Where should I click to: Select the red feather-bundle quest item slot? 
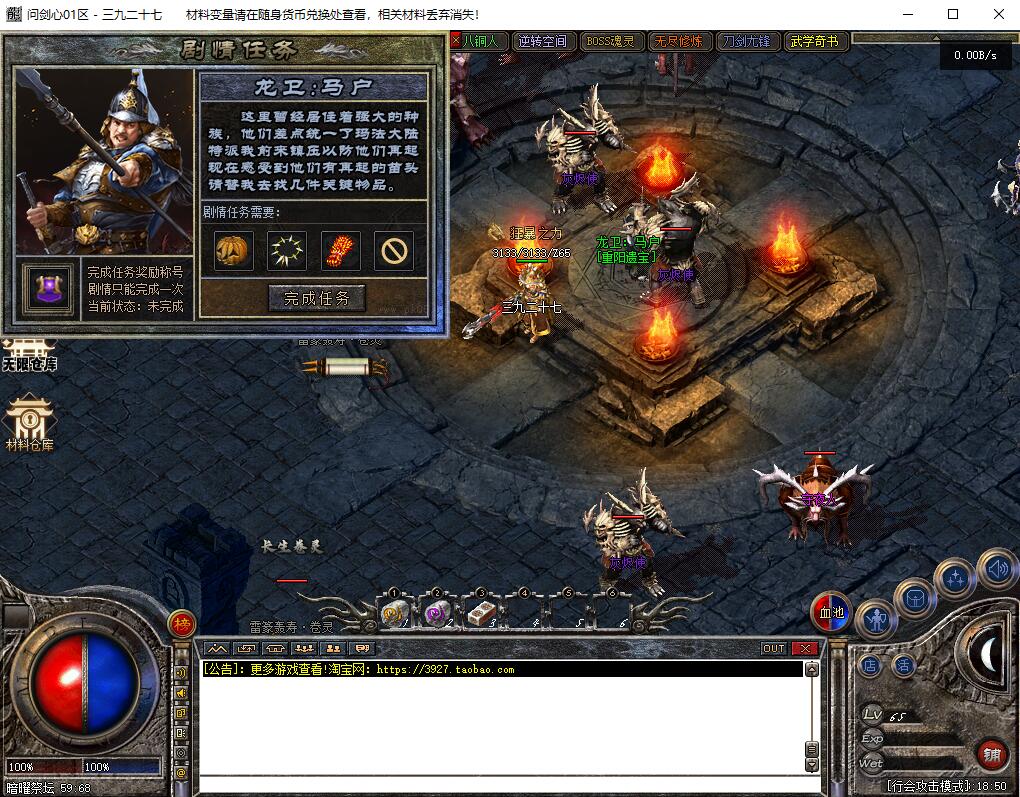tap(341, 250)
